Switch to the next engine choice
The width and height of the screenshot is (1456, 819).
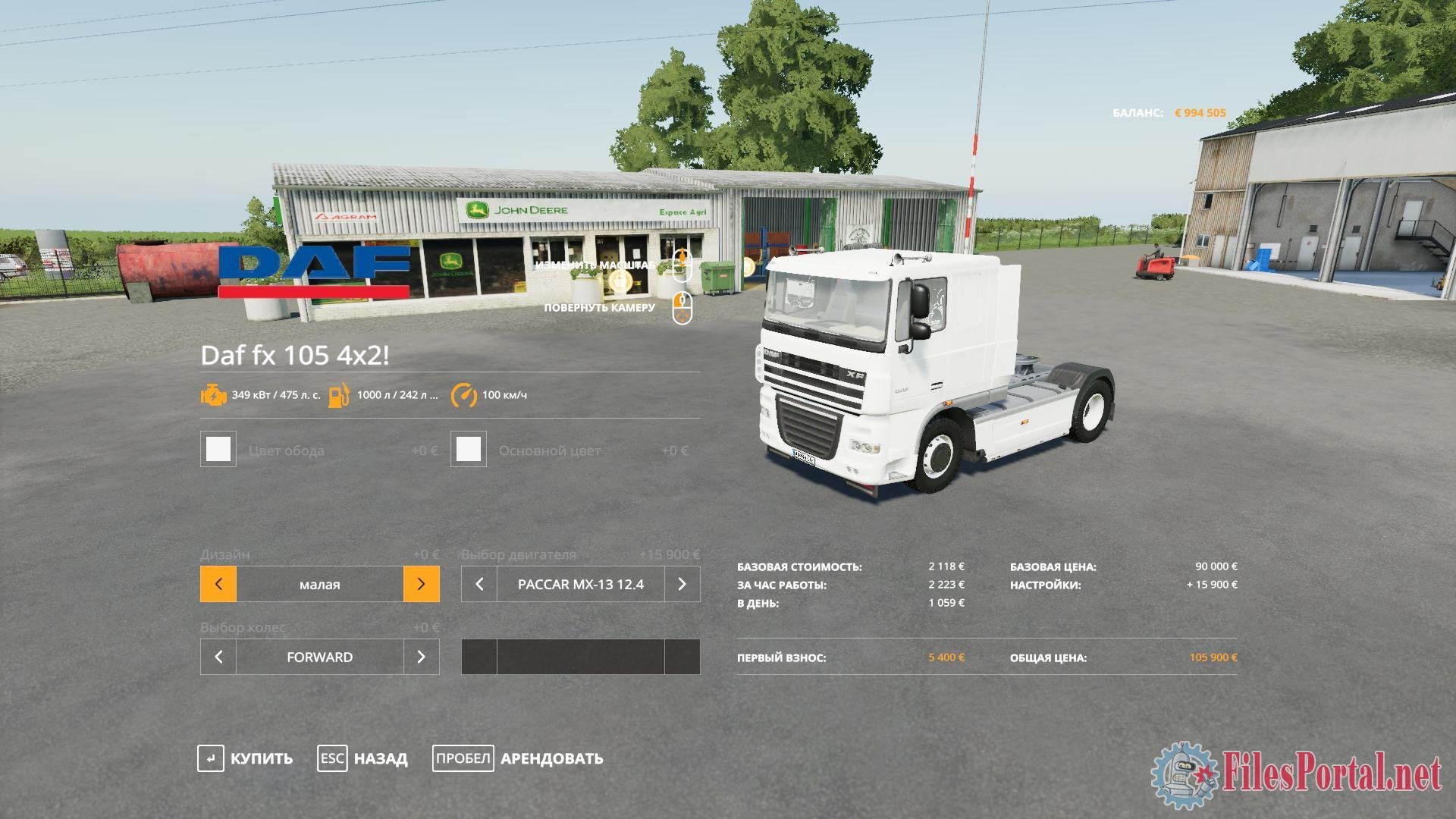[x=682, y=584]
